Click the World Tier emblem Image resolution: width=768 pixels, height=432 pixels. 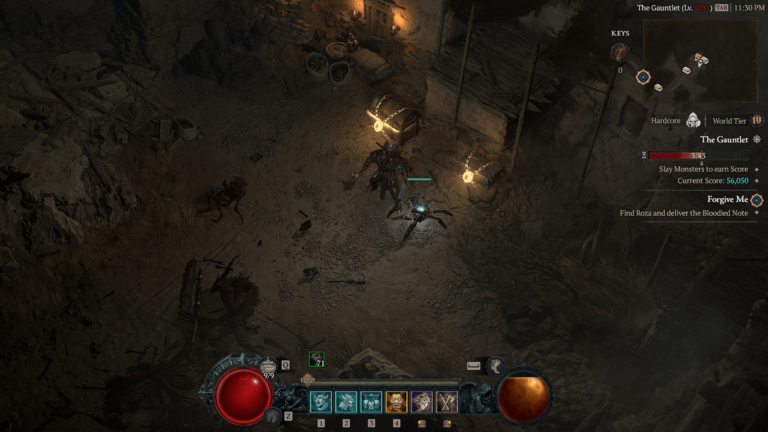[756, 120]
